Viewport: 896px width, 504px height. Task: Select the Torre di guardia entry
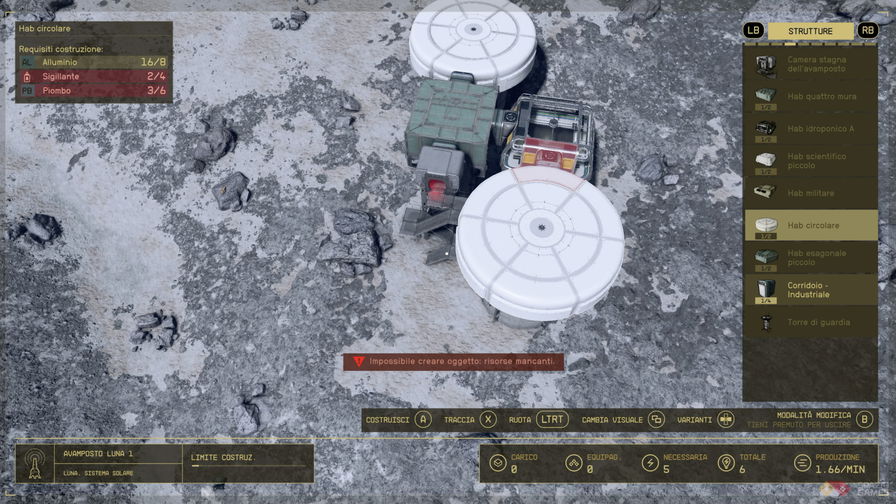click(811, 322)
